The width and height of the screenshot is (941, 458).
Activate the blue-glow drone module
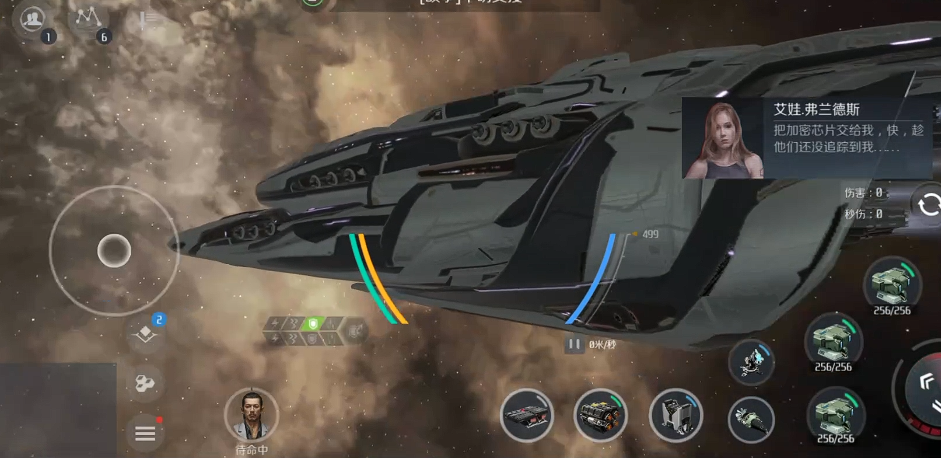click(751, 362)
